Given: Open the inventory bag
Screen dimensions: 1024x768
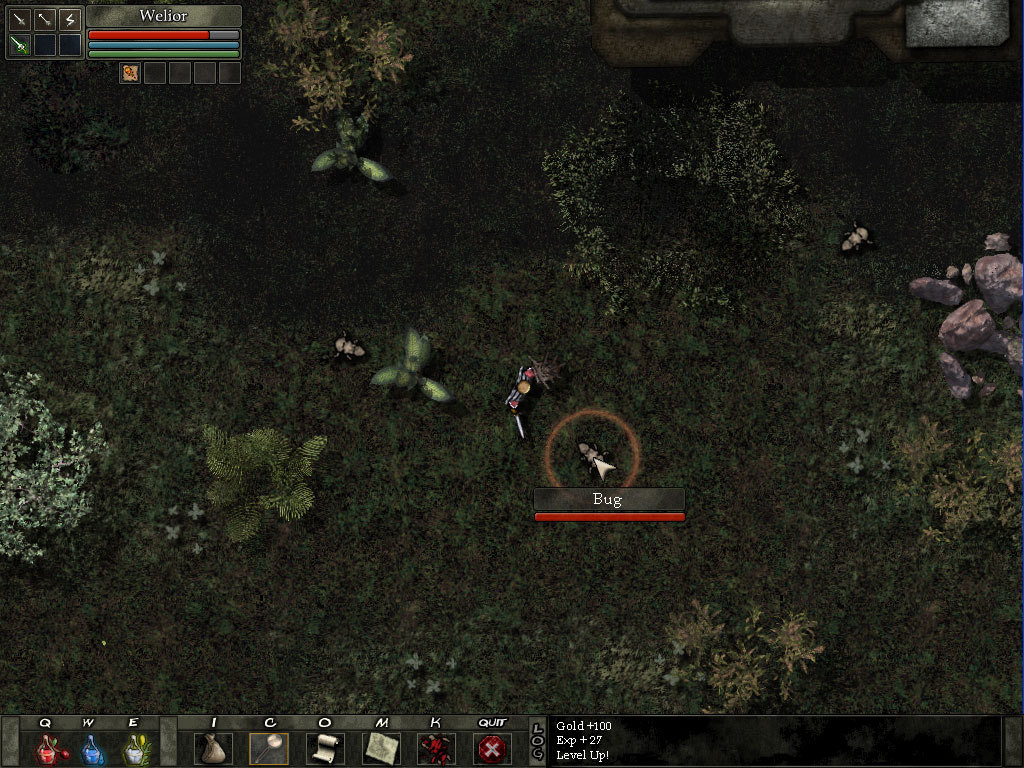Looking at the screenshot, I should pos(213,748).
